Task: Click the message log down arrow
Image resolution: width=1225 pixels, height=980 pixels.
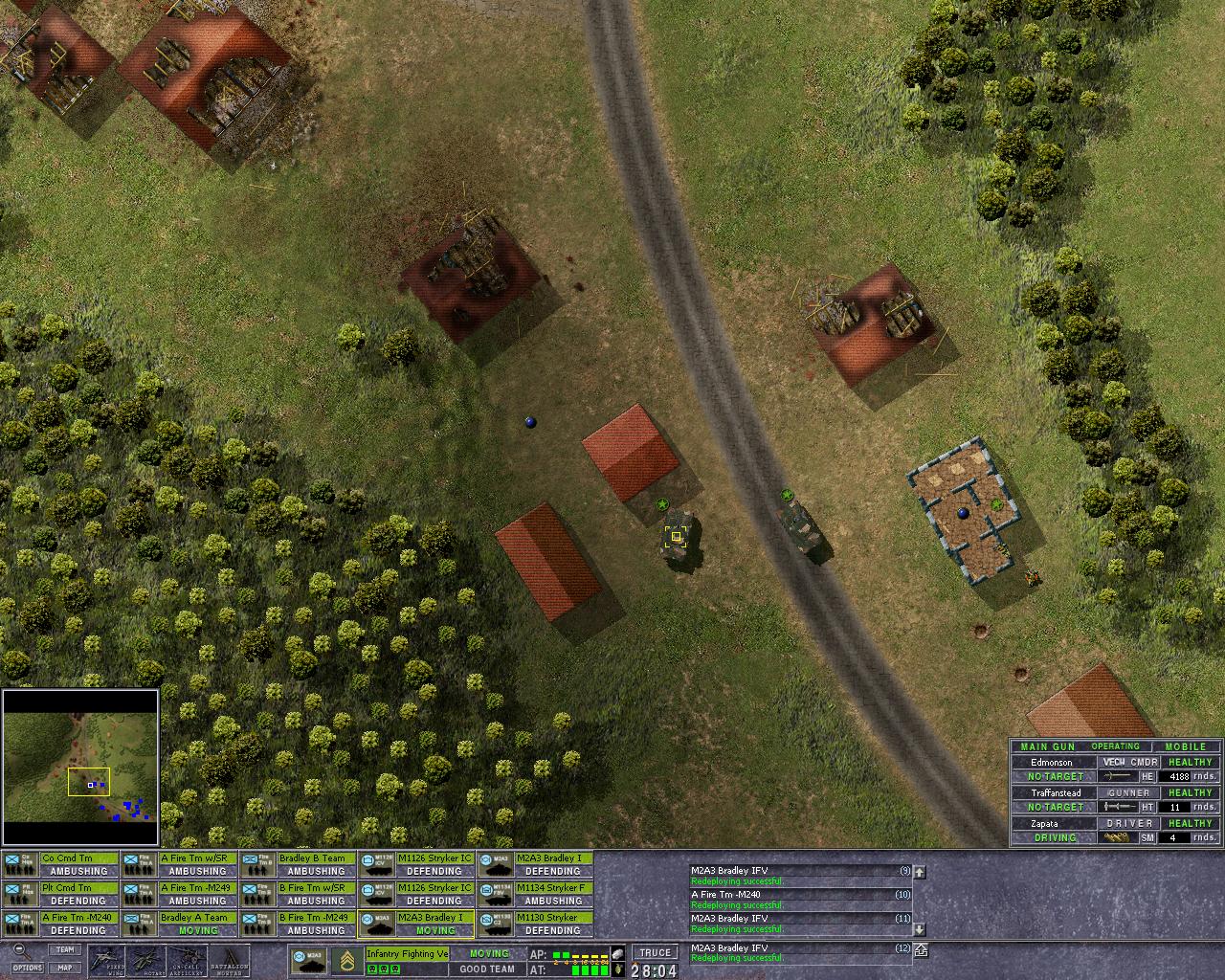Action: [920, 929]
